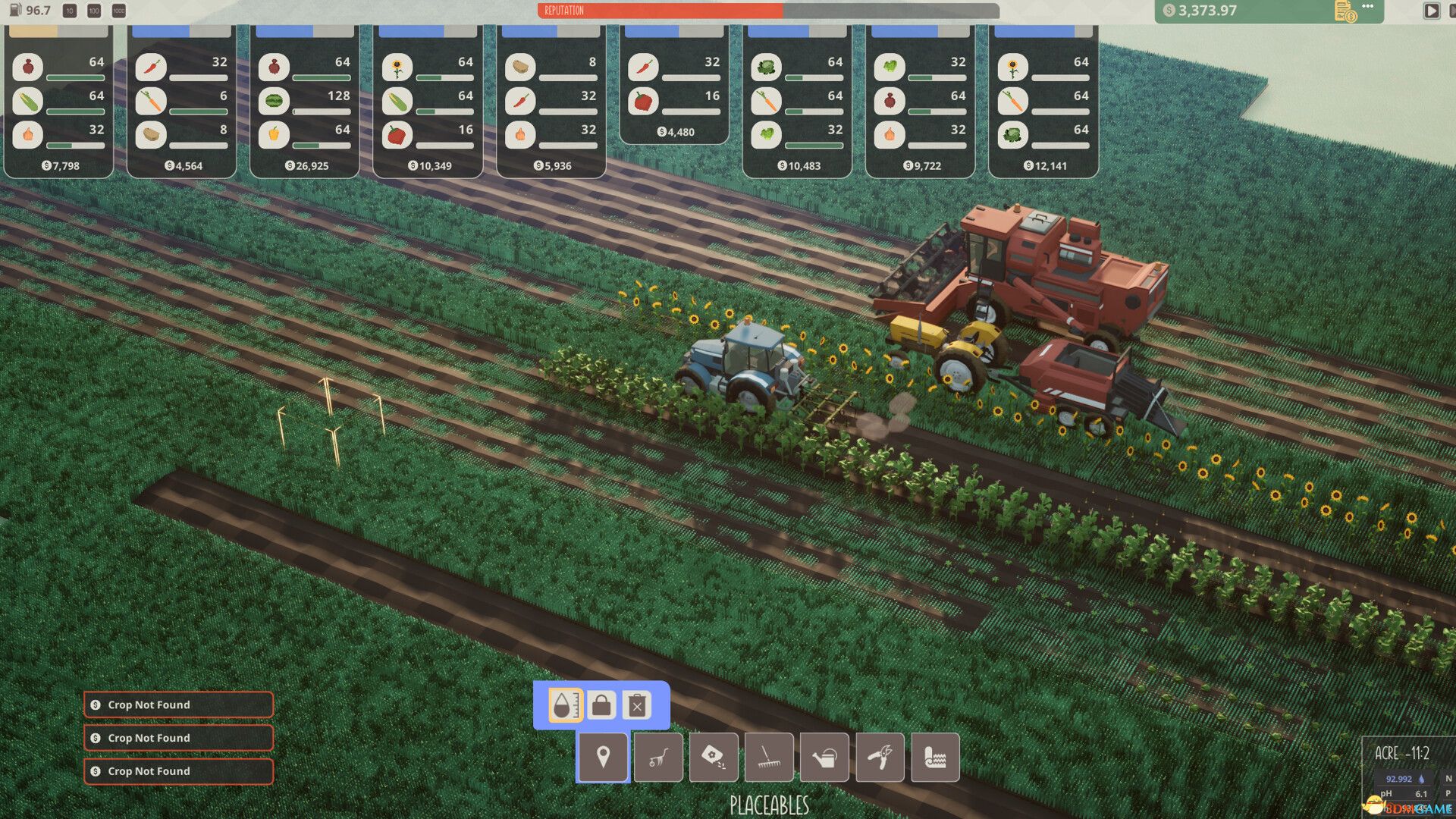Choose the bag icon placeable option
Screen dimensions: 1456x819
click(x=601, y=705)
